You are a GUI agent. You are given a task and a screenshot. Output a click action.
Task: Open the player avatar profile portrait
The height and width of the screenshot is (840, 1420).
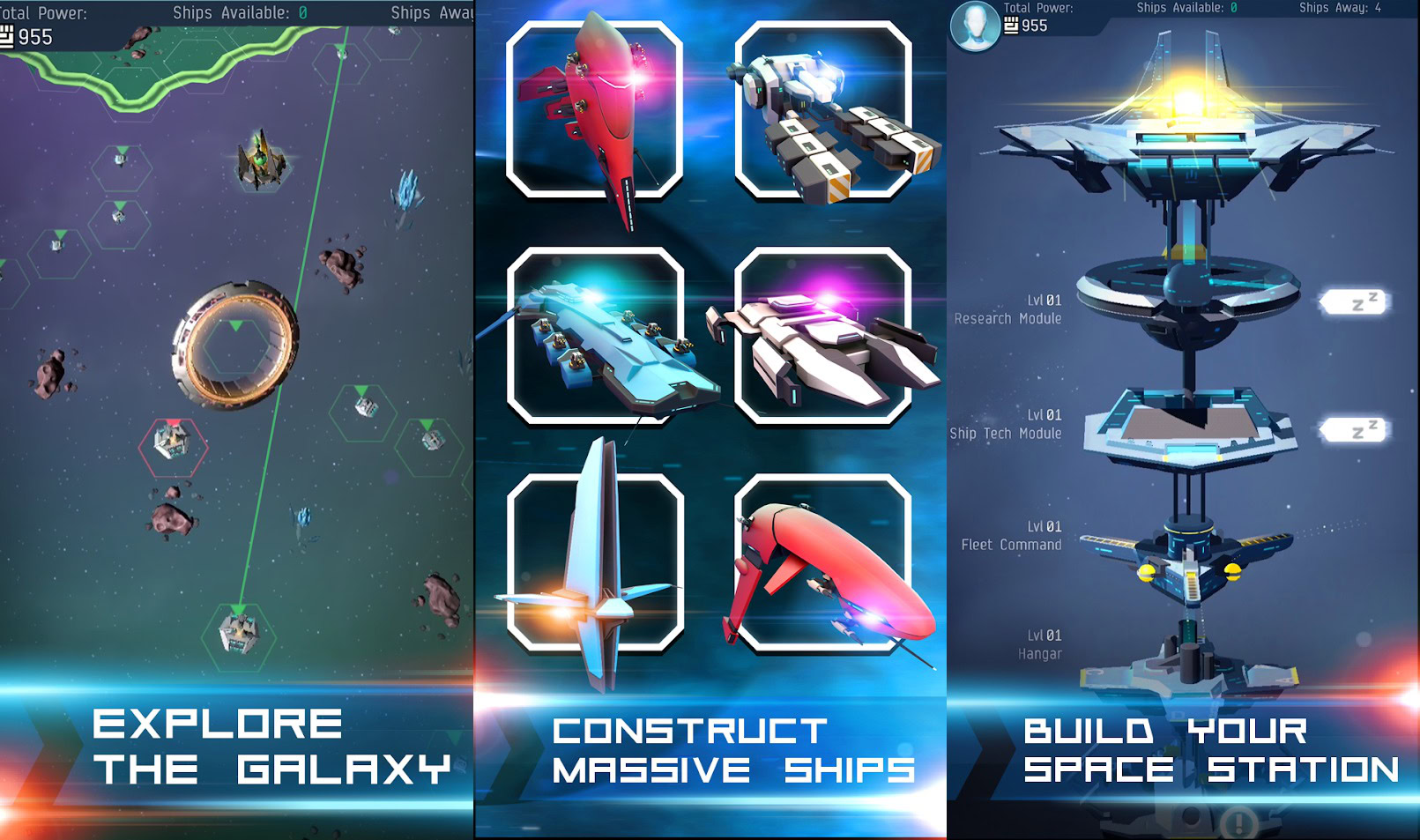pos(975,26)
